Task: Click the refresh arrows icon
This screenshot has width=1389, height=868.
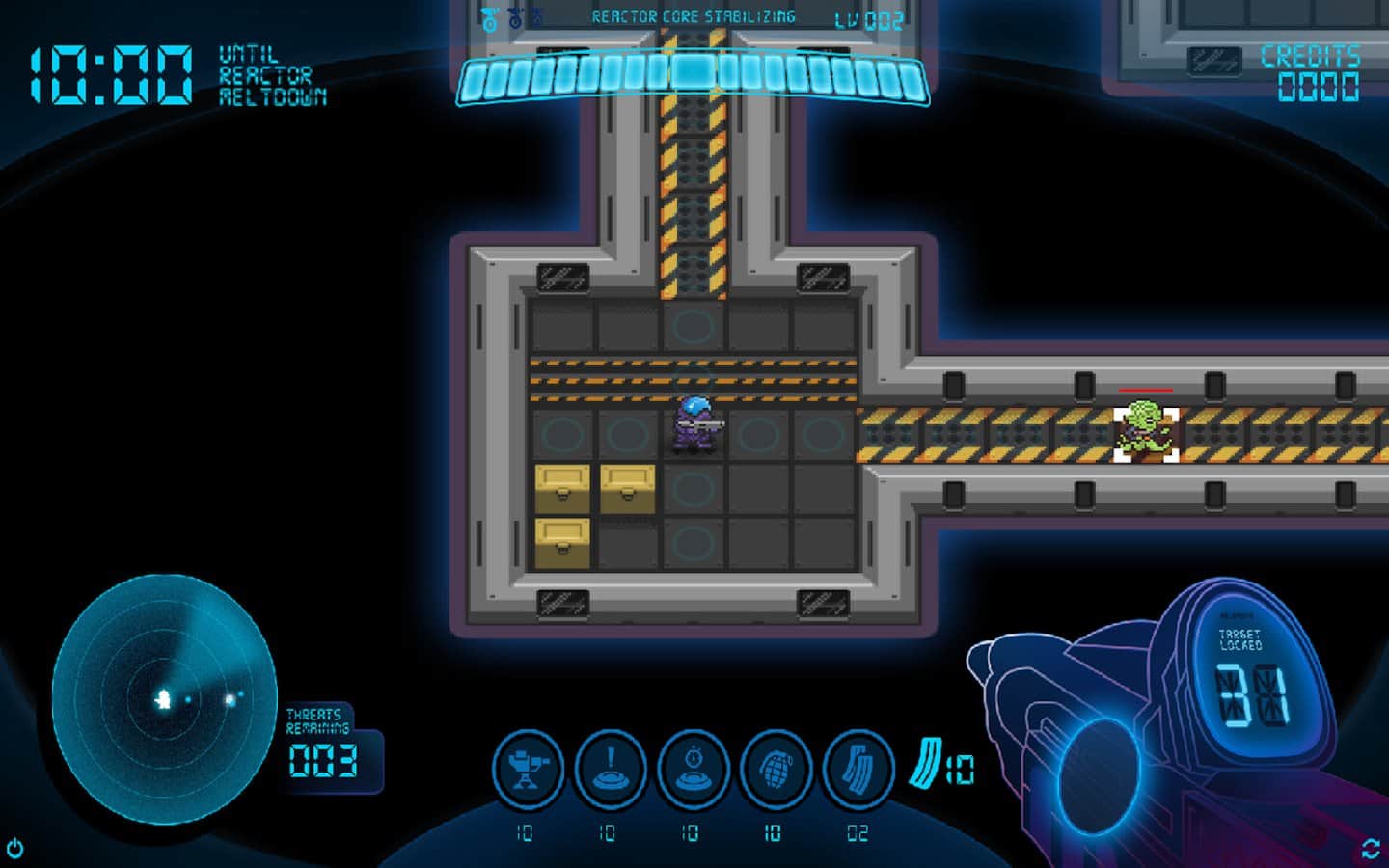Action: point(1371,849)
